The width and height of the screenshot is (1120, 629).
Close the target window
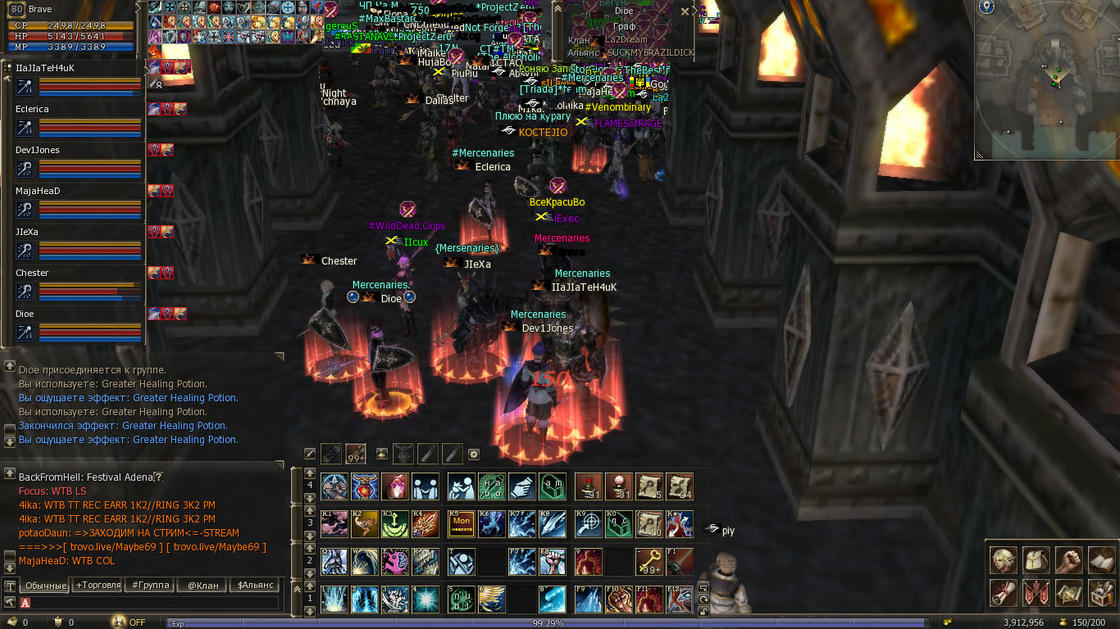point(685,11)
